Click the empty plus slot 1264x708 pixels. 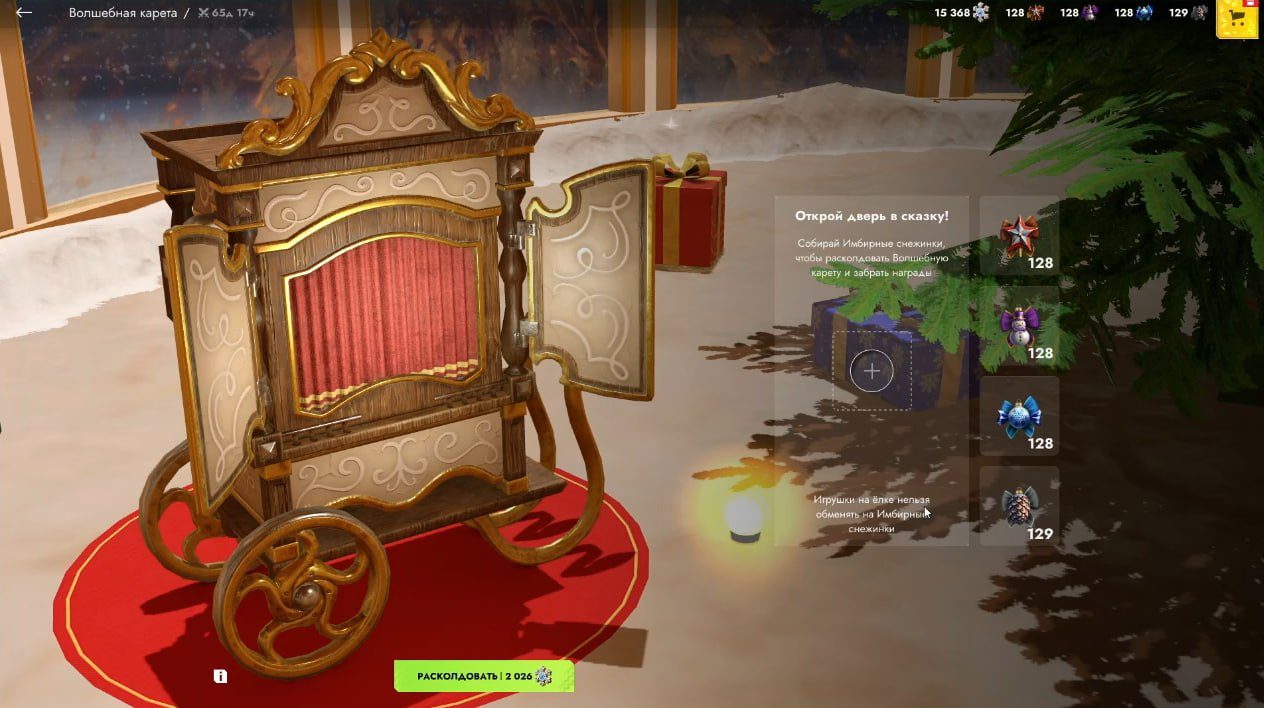(872, 371)
